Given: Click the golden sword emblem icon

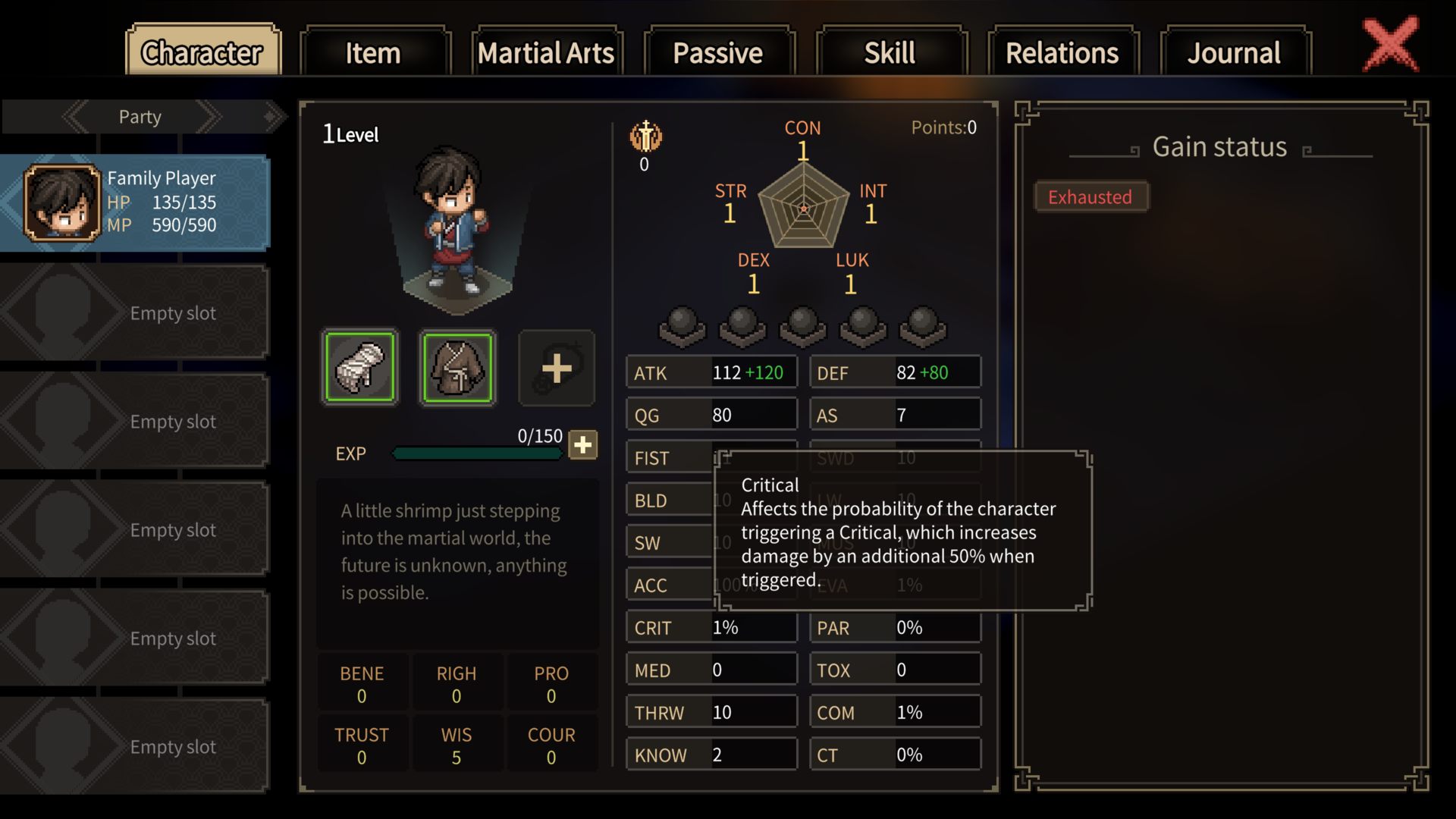Looking at the screenshot, I should pyautogui.click(x=645, y=137).
